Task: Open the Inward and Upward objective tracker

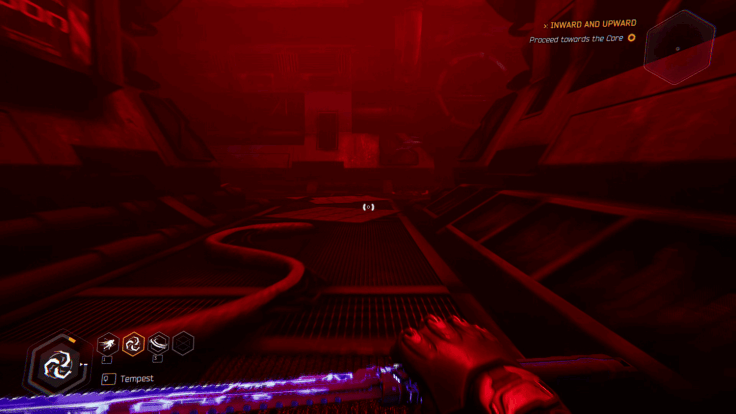Action: click(x=593, y=23)
